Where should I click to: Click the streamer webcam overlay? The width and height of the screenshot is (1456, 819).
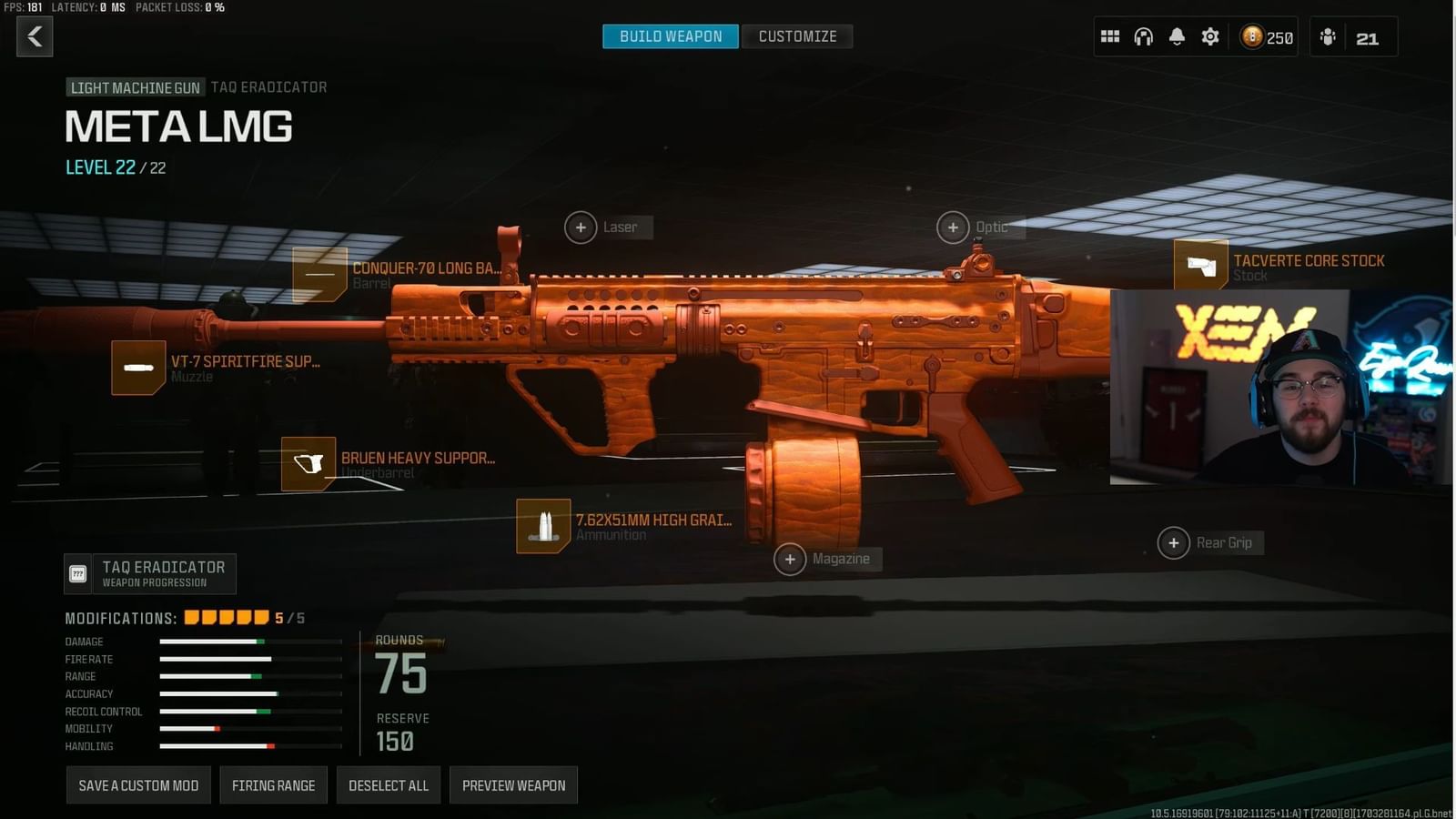[x=1281, y=387]
